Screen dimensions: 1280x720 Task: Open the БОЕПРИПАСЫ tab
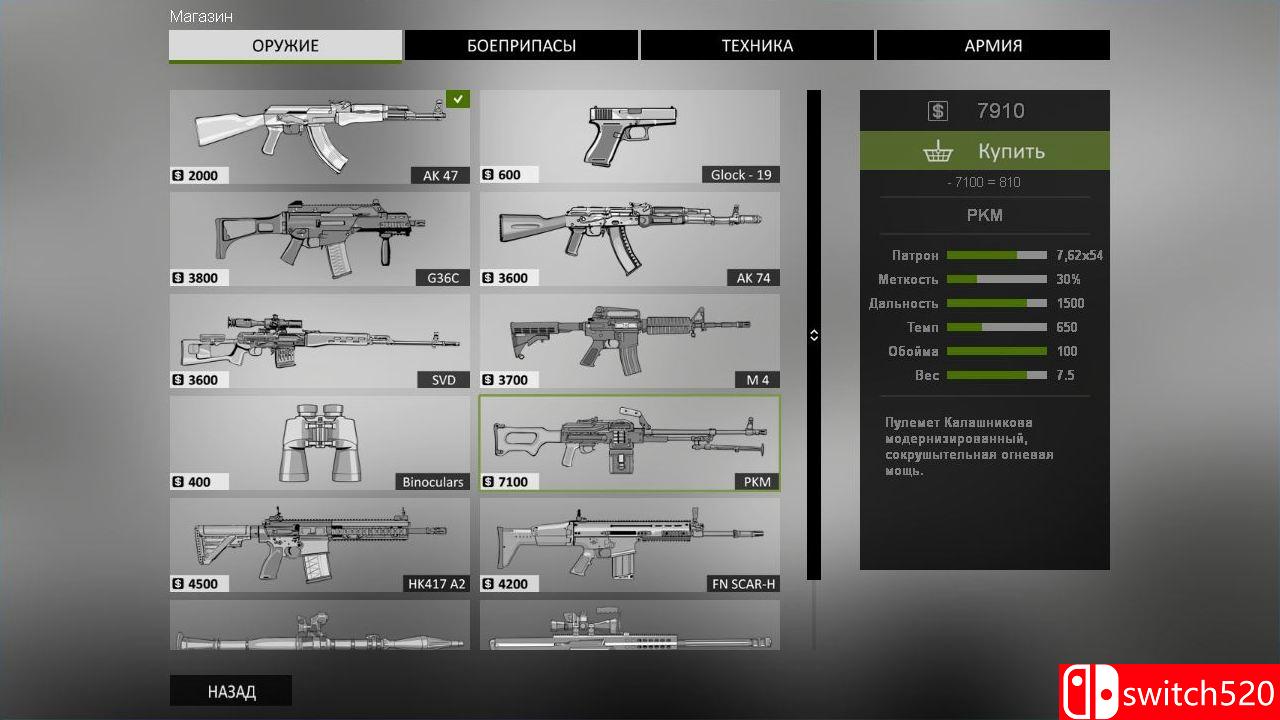521,46
